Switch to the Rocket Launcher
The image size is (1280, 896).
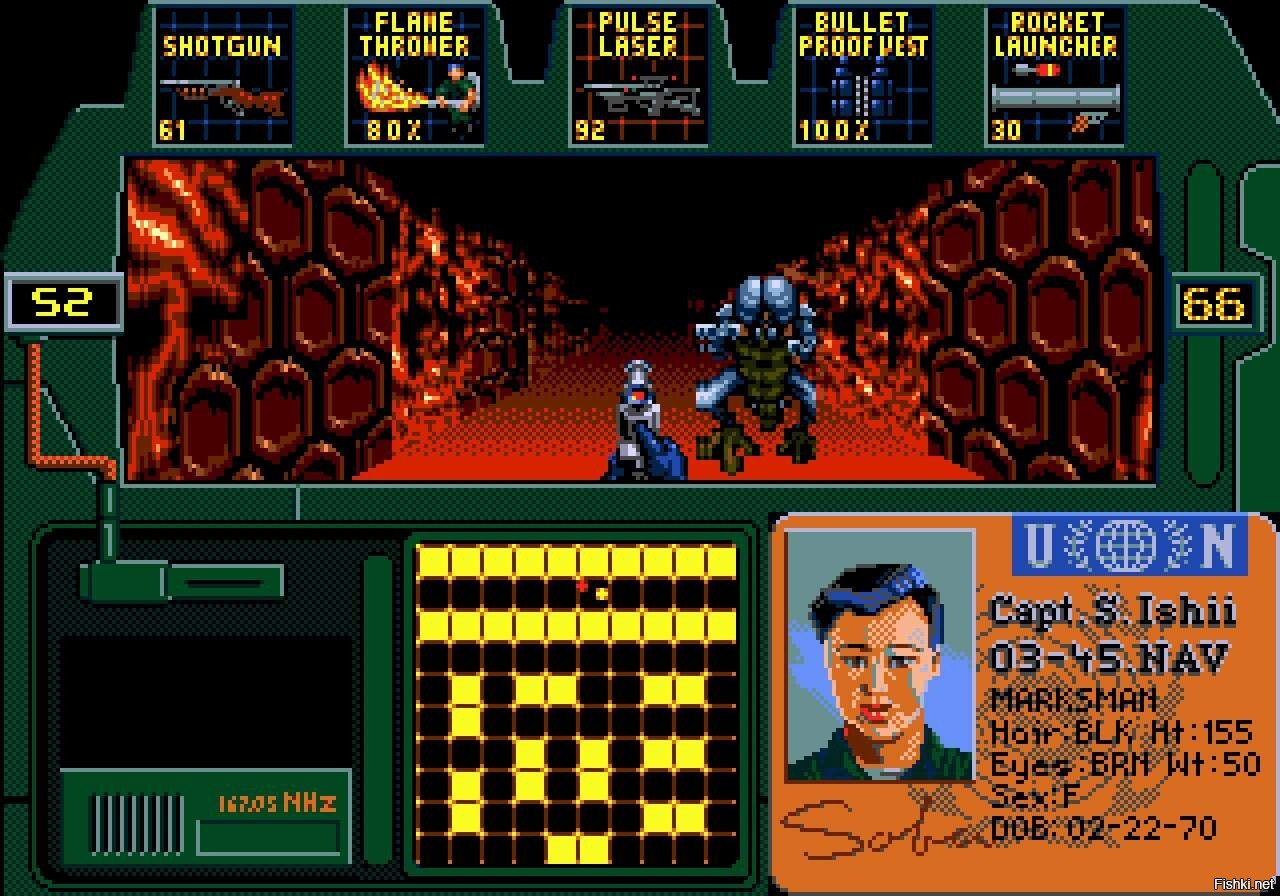[x=1055, y=77]
